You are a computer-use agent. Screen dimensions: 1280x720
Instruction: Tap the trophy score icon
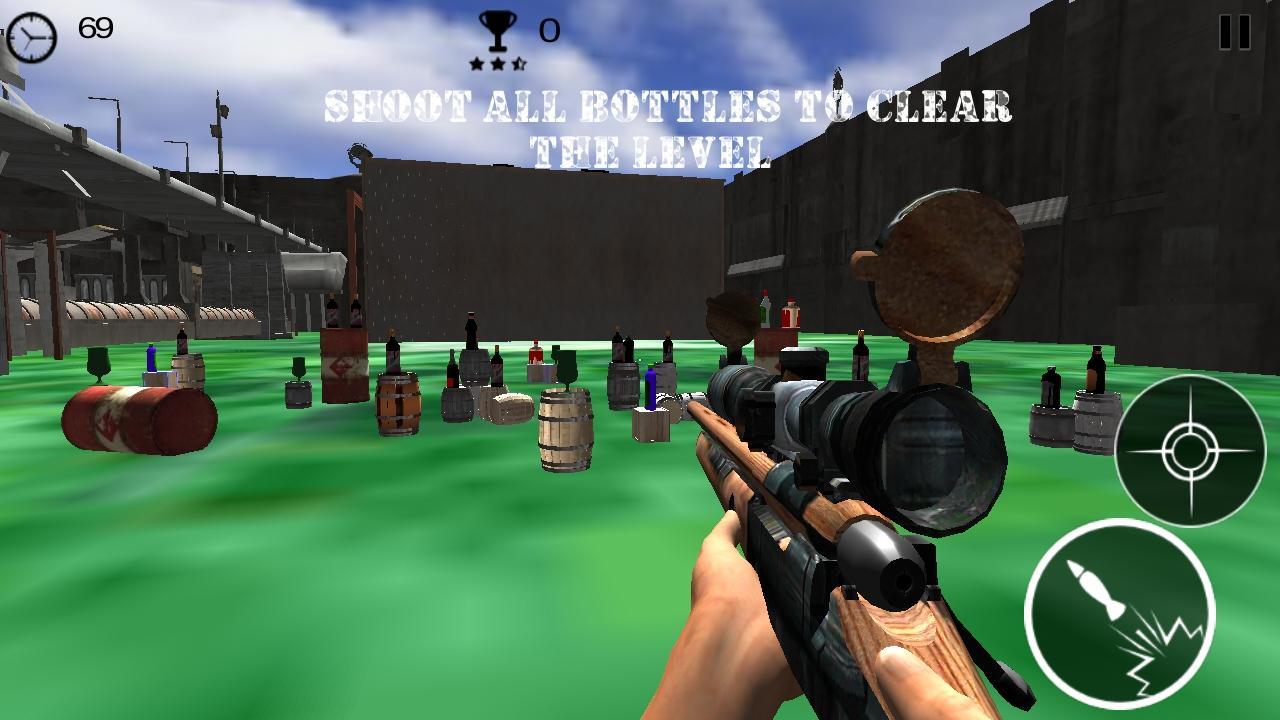(x=497, y=30)
